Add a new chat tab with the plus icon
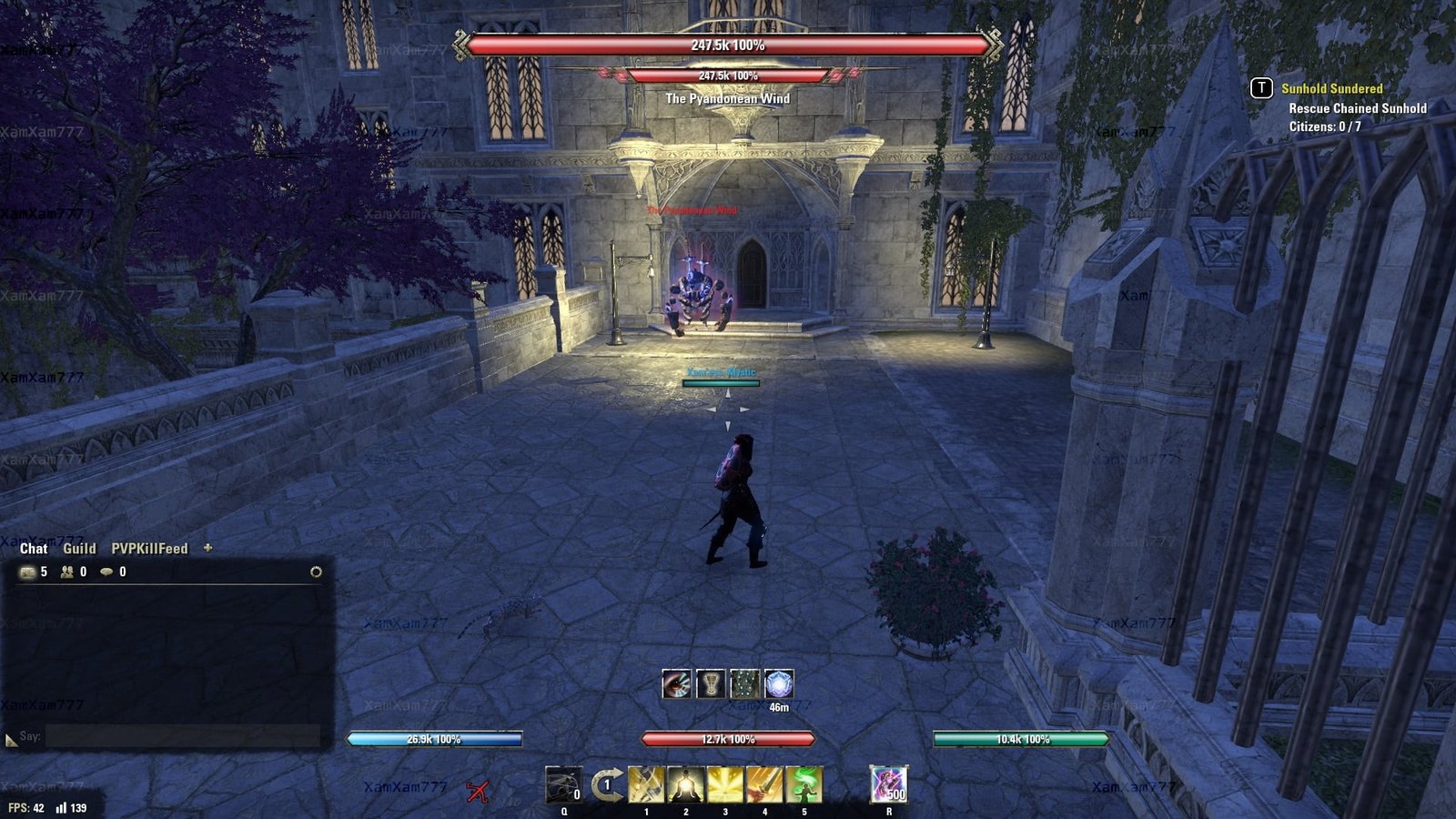1456x819 pixels. [207, 548]
